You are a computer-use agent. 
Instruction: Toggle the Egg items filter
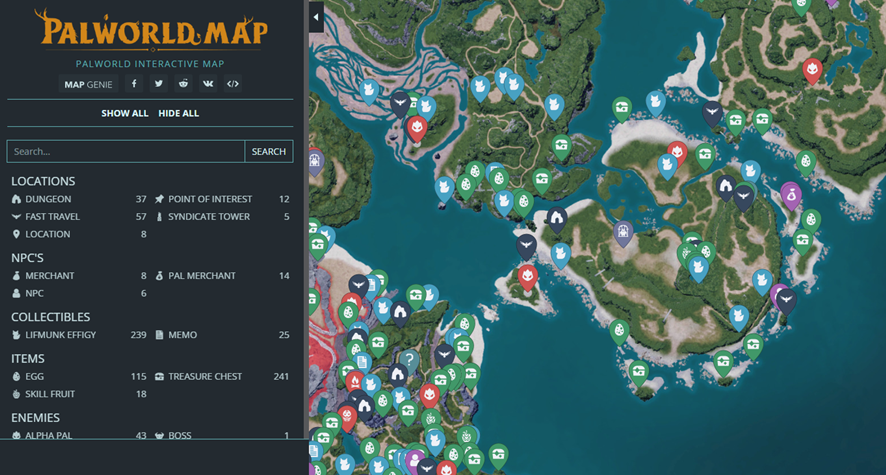click(34, 376)
